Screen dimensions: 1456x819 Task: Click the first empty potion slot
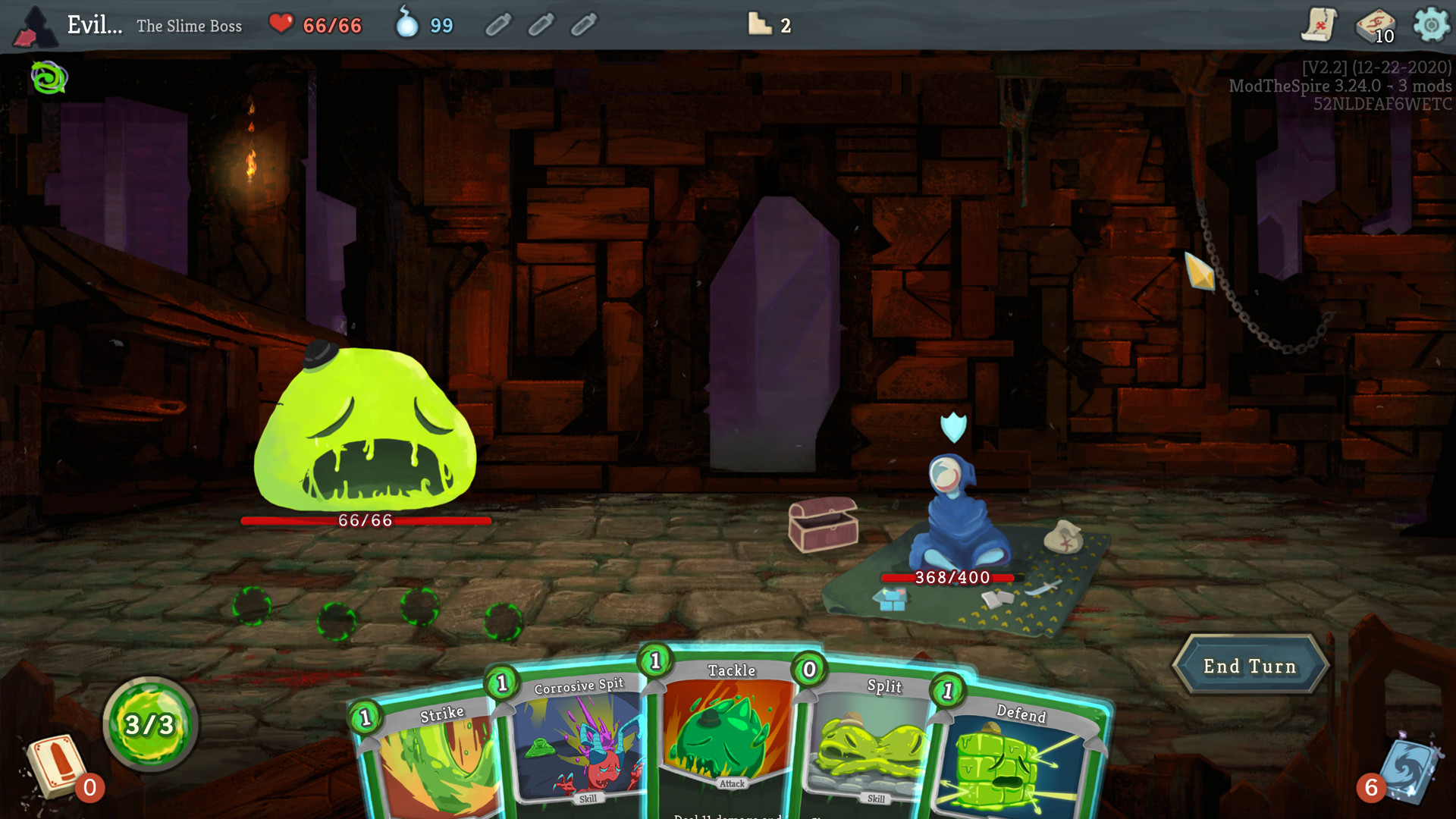click(x=498, y=25)
